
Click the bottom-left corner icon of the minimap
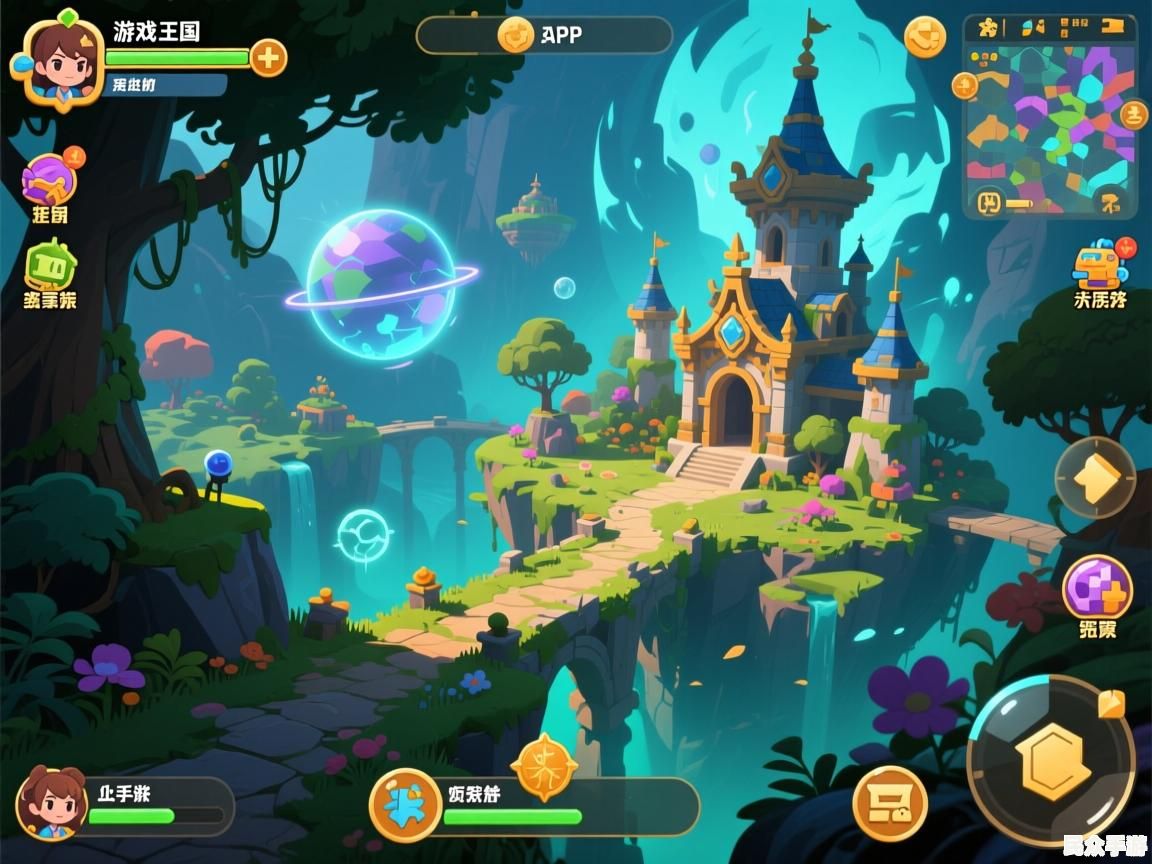988,203
